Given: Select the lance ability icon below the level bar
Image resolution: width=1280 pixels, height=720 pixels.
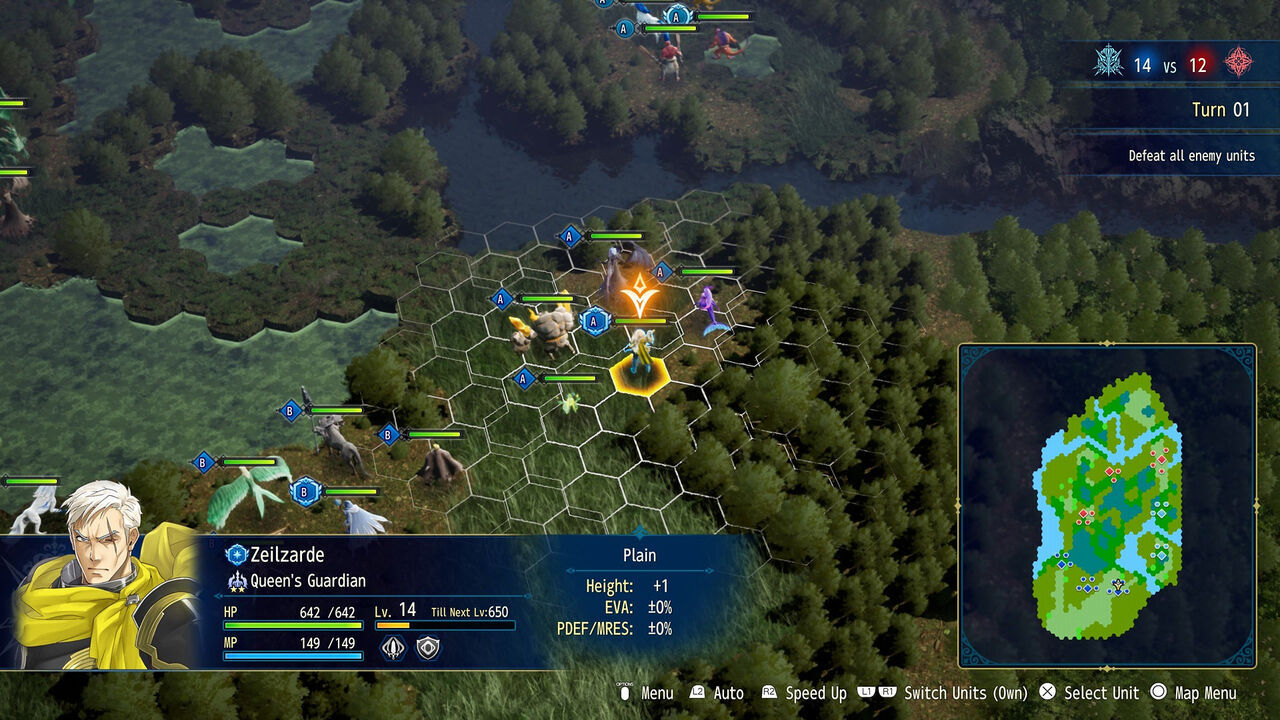Looking at the screenshot, I should 394,649.
